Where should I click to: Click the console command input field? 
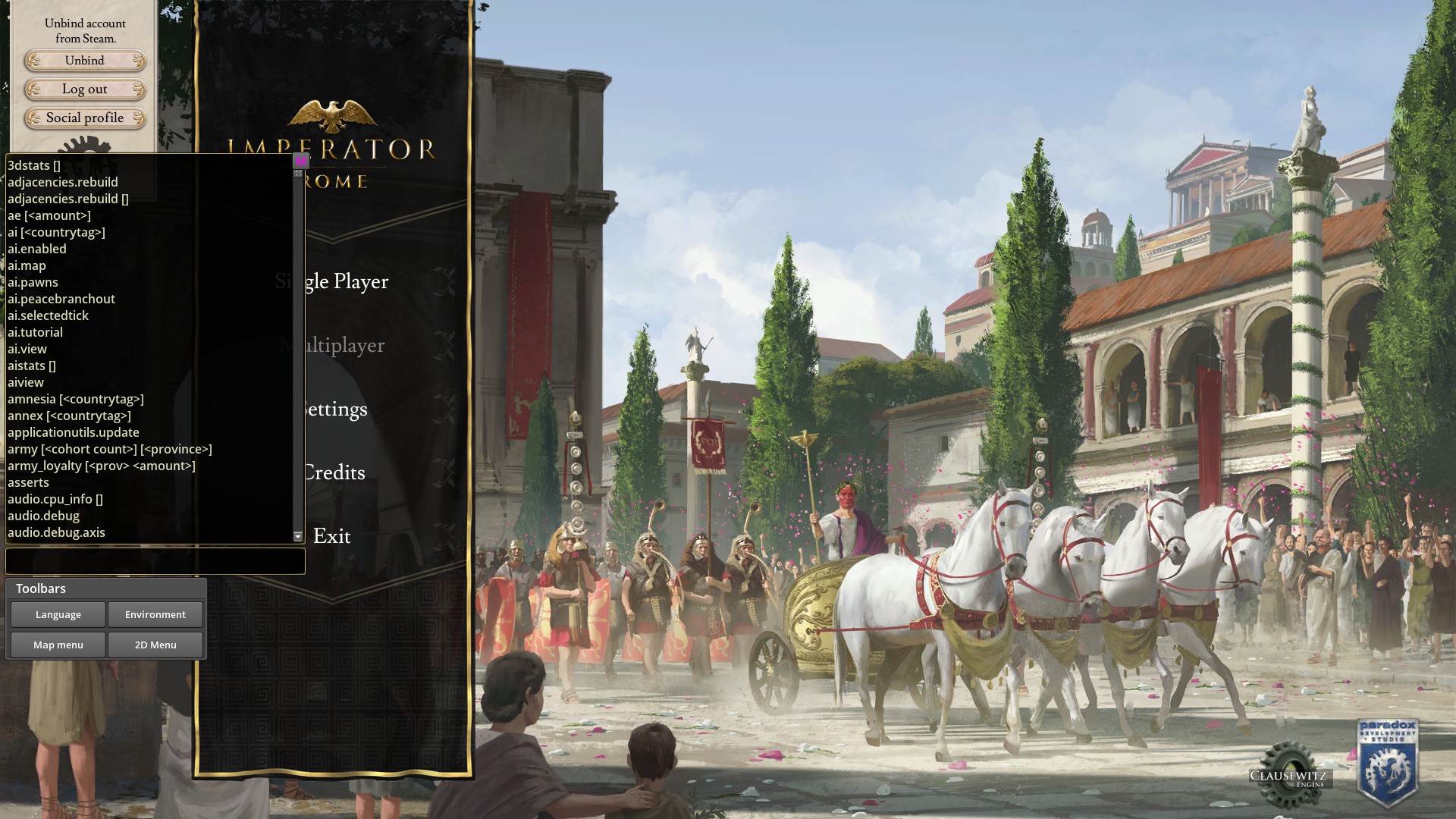tap(155, 561)
